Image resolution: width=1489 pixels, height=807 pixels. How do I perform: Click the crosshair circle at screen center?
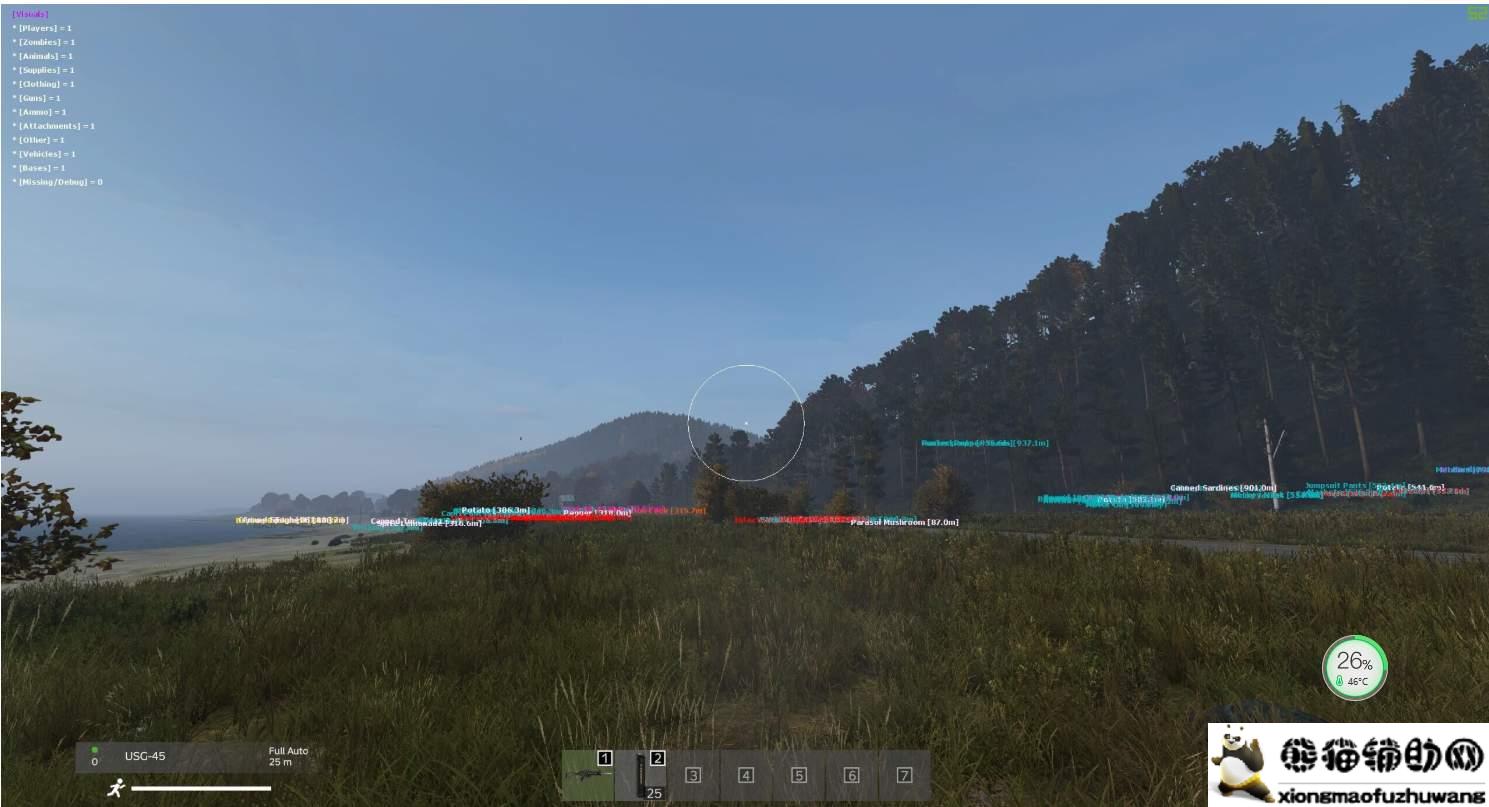[747, 423]
